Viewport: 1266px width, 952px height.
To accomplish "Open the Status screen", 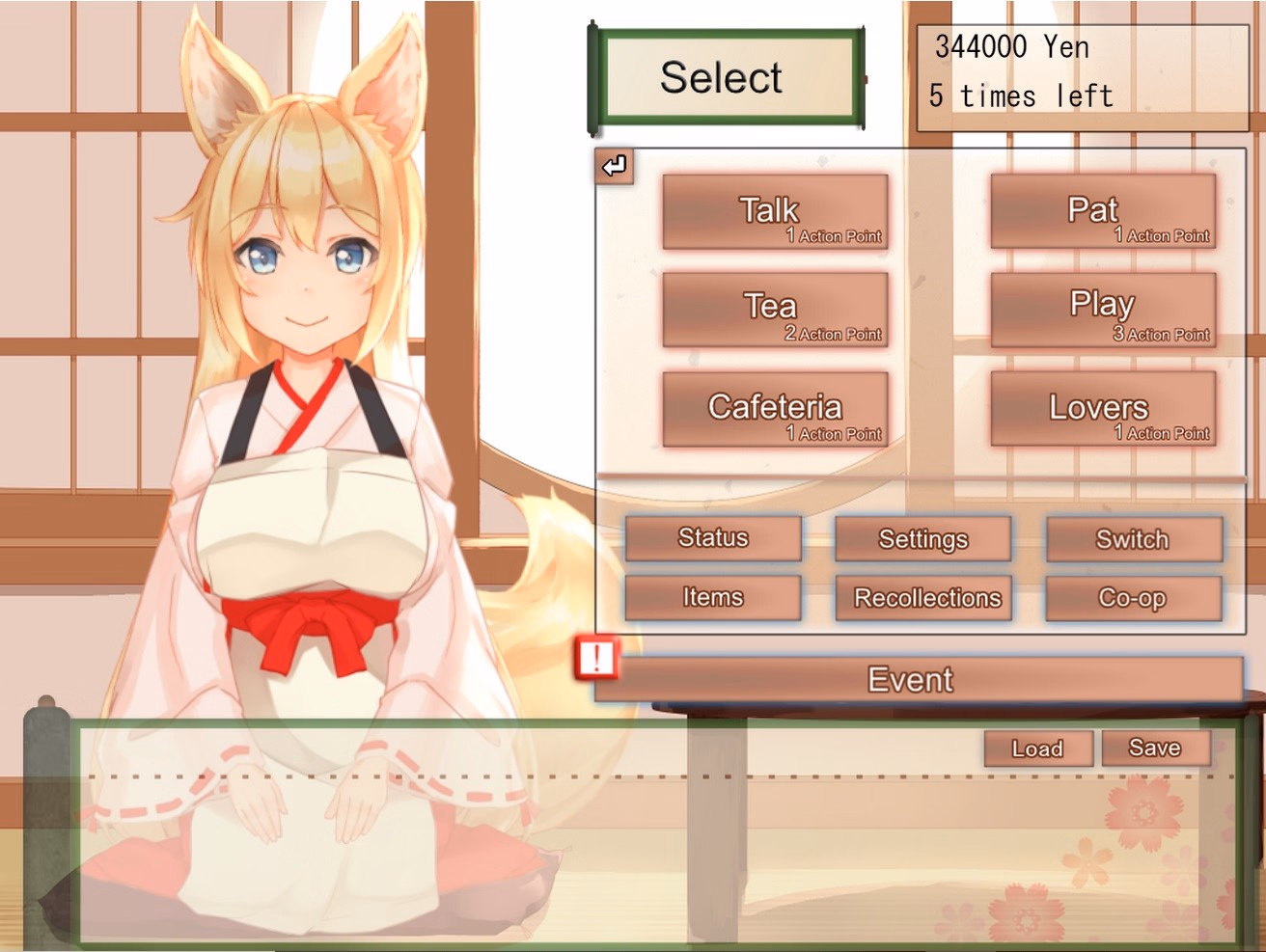I will click(713, 539).
